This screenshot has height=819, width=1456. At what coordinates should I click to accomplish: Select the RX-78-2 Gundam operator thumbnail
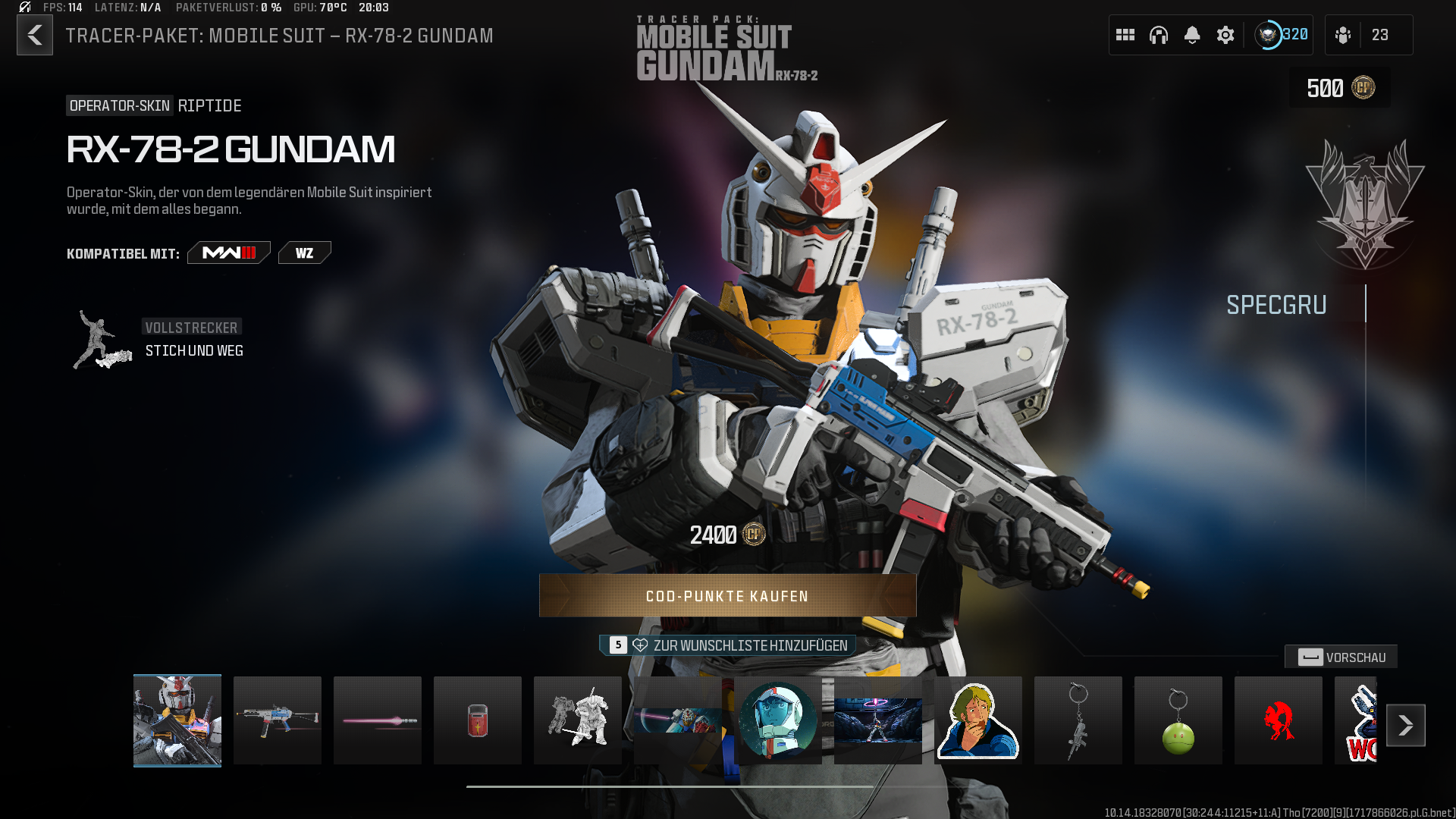[177, 720]
